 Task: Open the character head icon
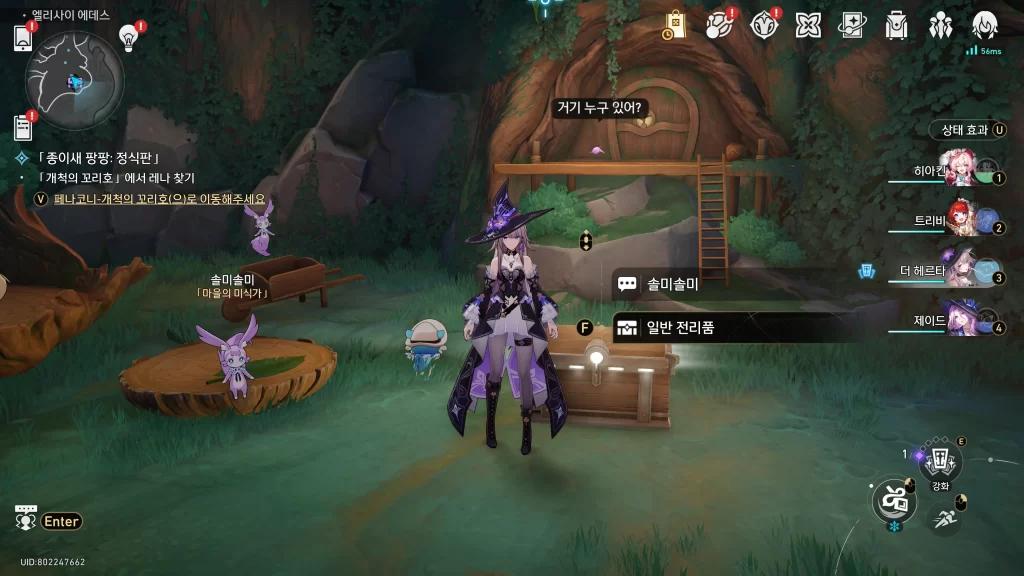pyautogui.click(x=984, y=24)
